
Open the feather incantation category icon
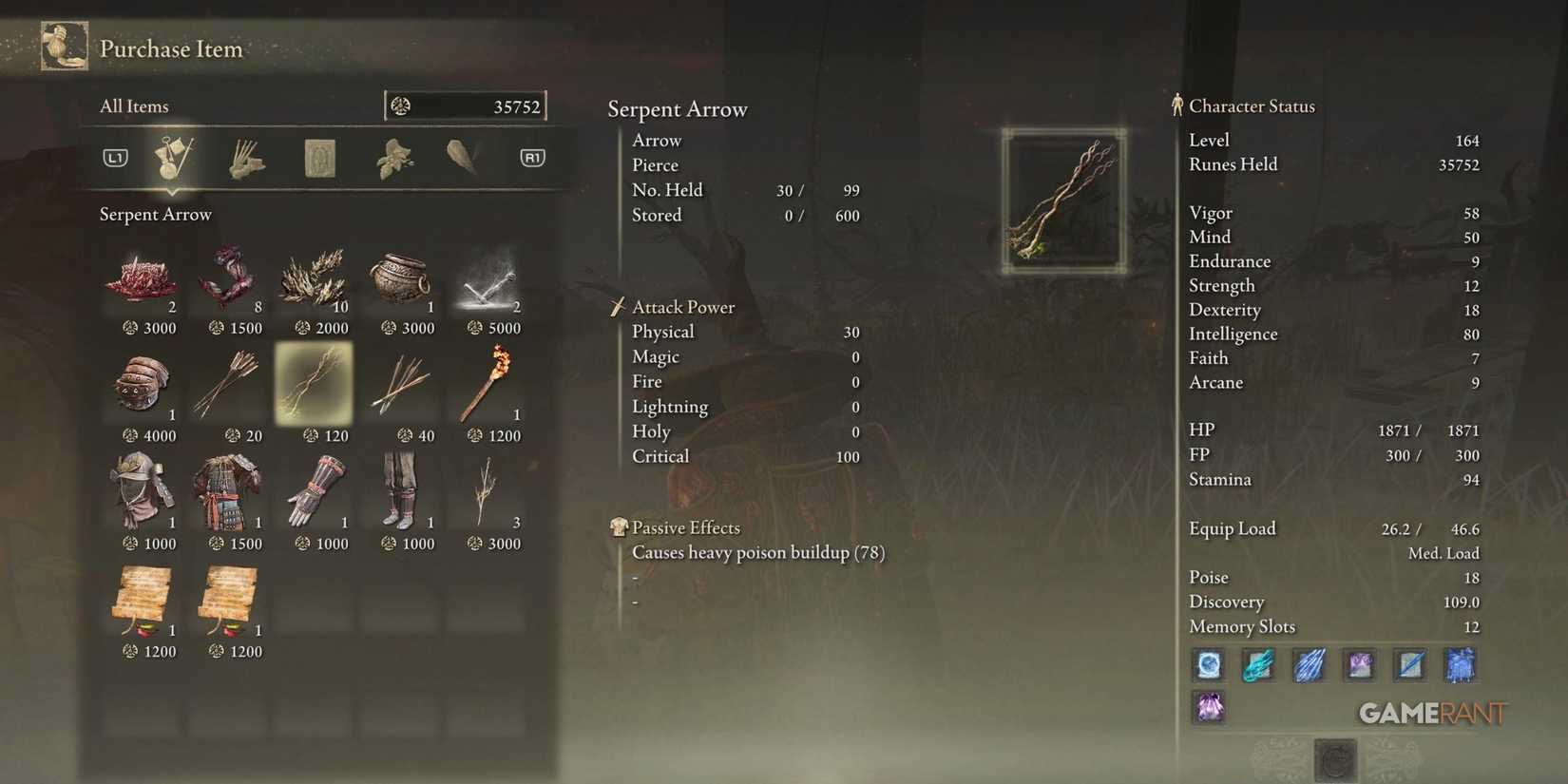point(463,157)
